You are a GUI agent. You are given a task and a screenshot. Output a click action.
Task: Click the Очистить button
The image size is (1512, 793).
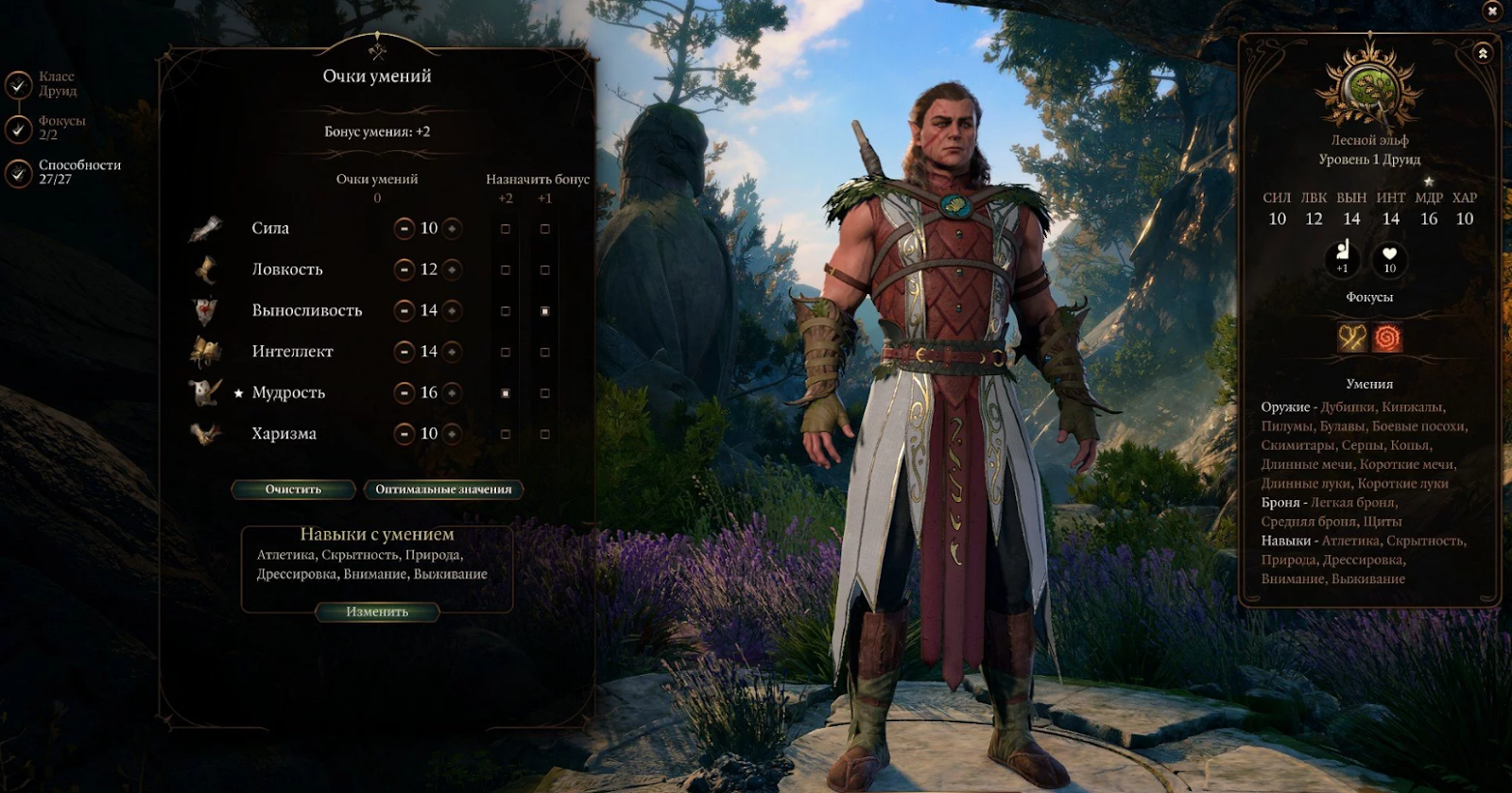293,490
